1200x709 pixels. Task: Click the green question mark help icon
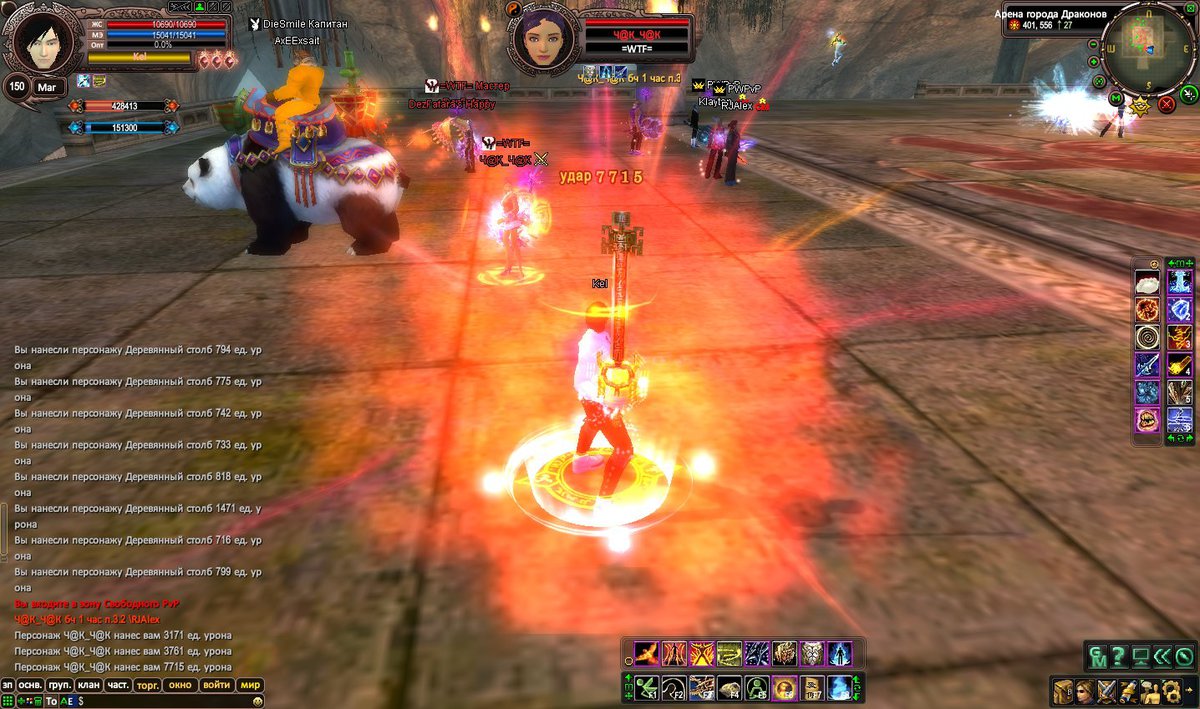click(1119, 657)
